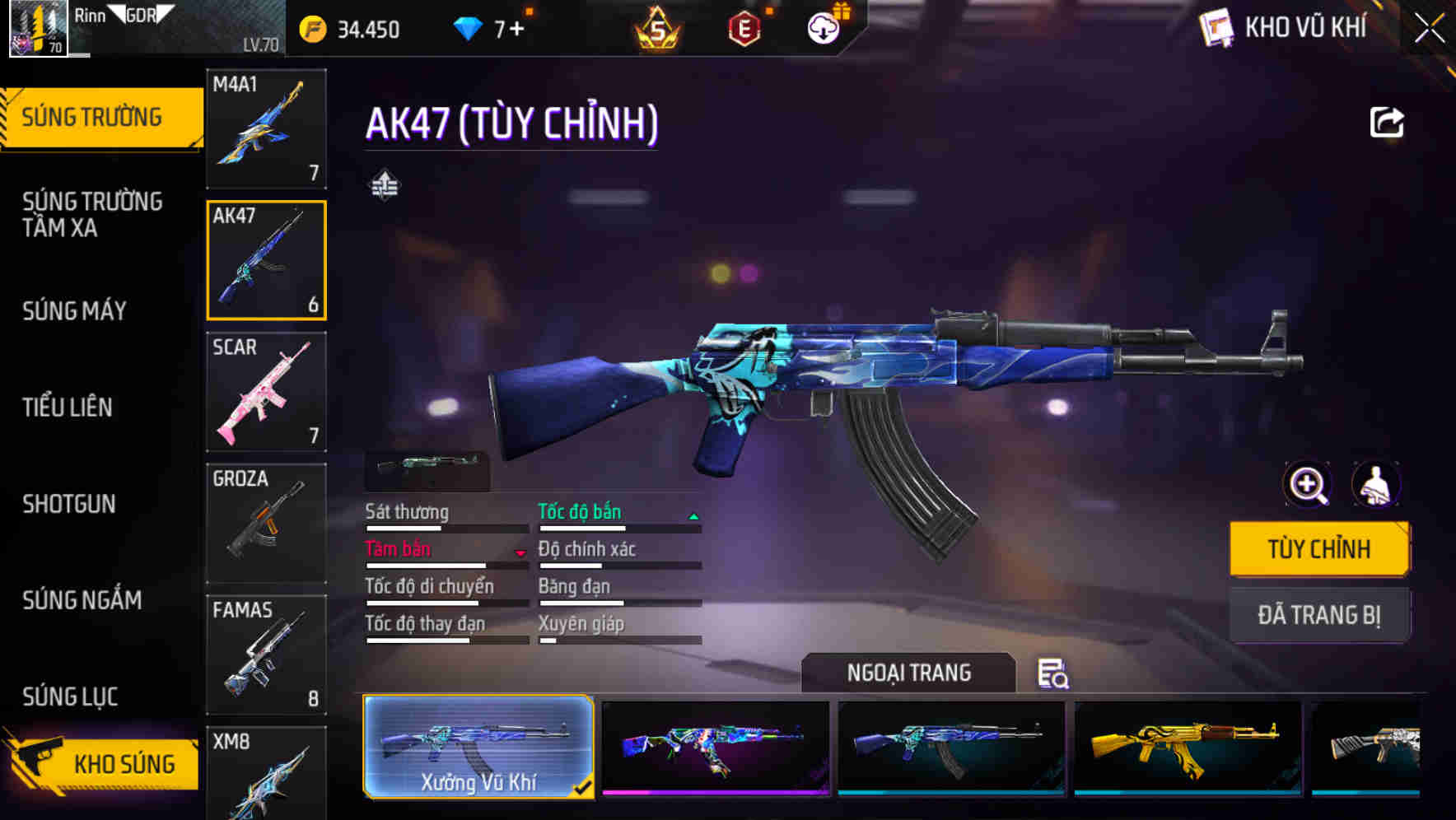Image resolution: width=1456 pixels, height=820 pixels.
Task: Expand the Tầm bắn red stat arrow
Action: click(x=520, y=552)
